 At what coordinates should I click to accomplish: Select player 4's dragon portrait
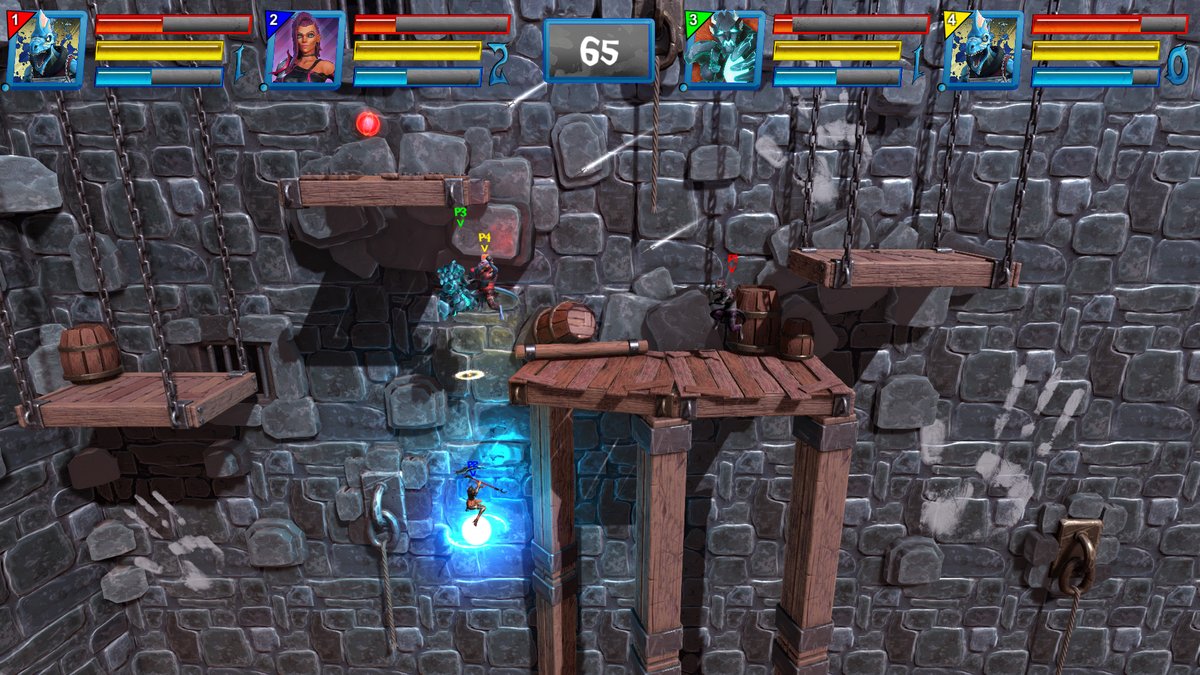[983, 50]
